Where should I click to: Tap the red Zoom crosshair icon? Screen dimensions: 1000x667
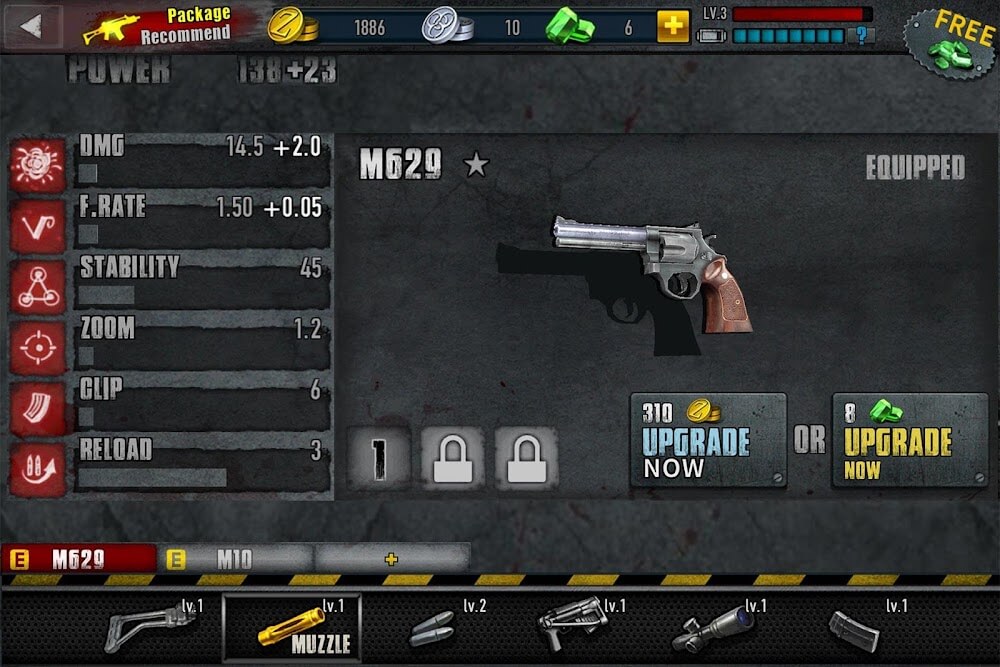[38, 348]
